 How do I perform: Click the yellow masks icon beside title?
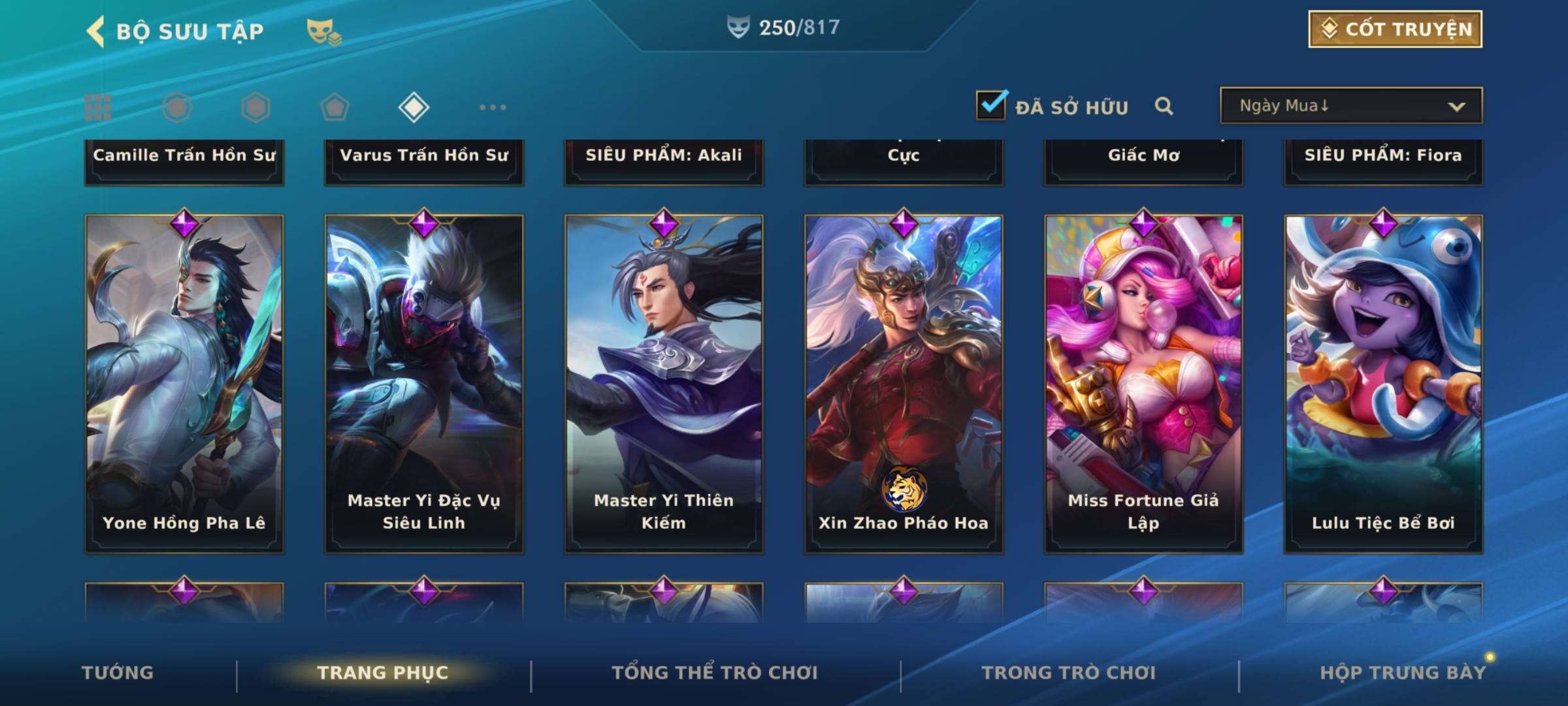click(323, 31)
